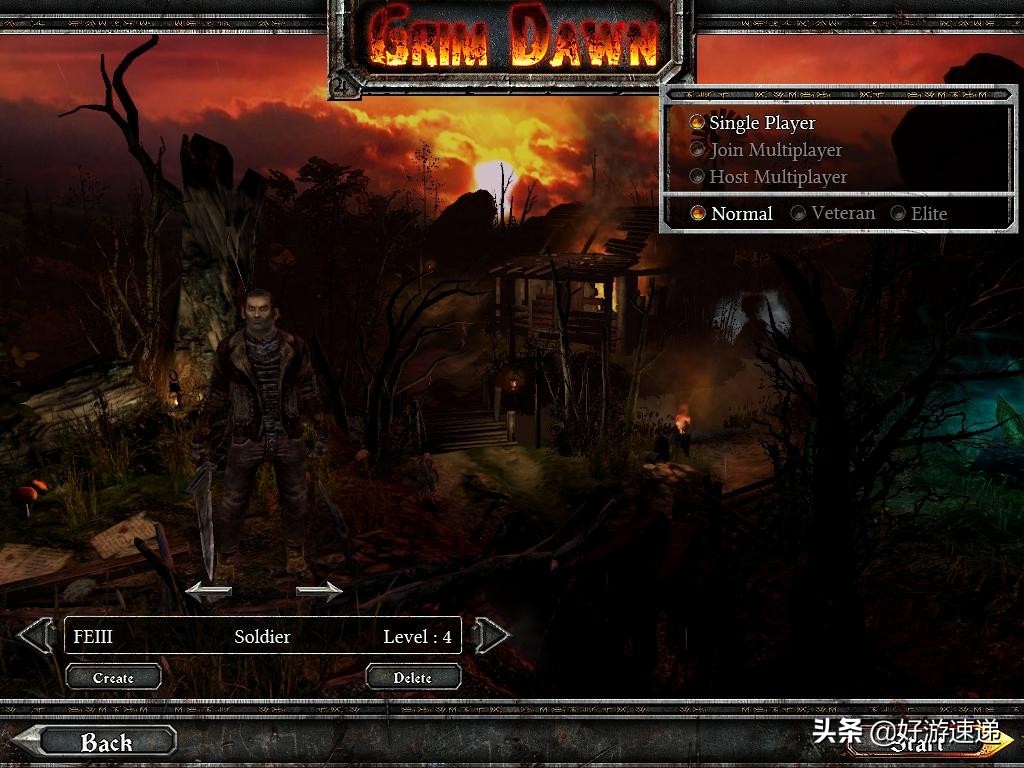The image size is (1024, 768).
Task: Rotate the character model right
Action: point(319,590)
